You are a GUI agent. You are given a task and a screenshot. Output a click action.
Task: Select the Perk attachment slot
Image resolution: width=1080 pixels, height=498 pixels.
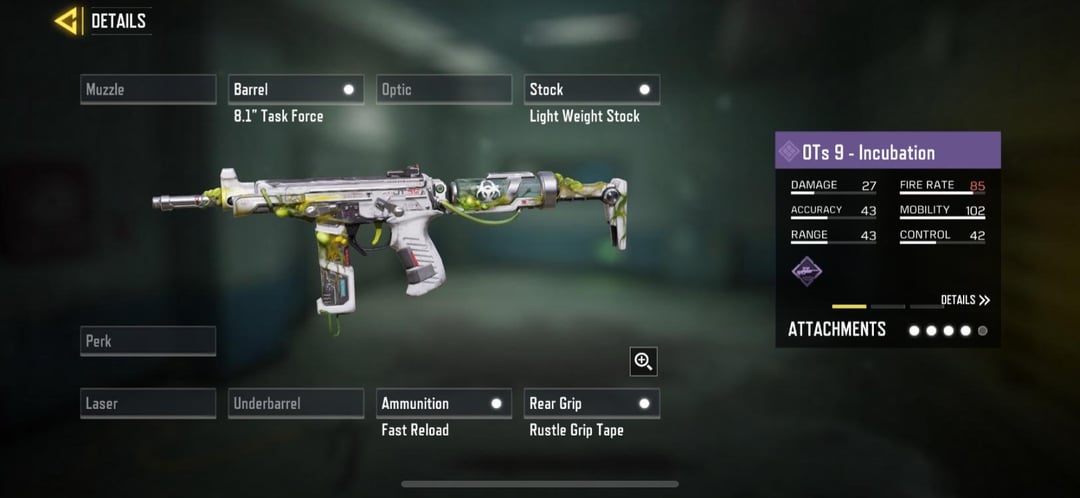148,341
